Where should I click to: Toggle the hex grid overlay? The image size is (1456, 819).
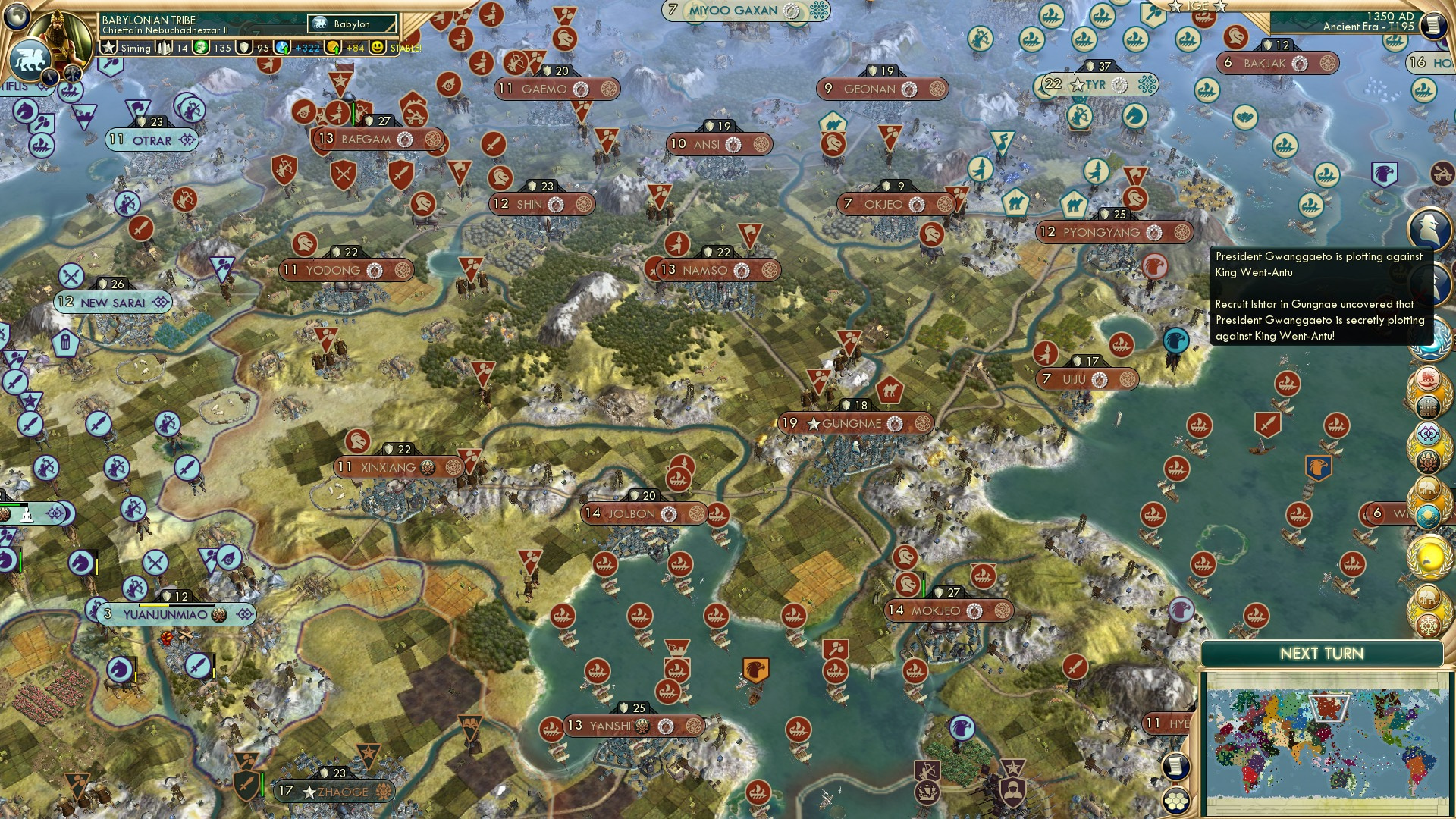click(x=1175, y=800)
